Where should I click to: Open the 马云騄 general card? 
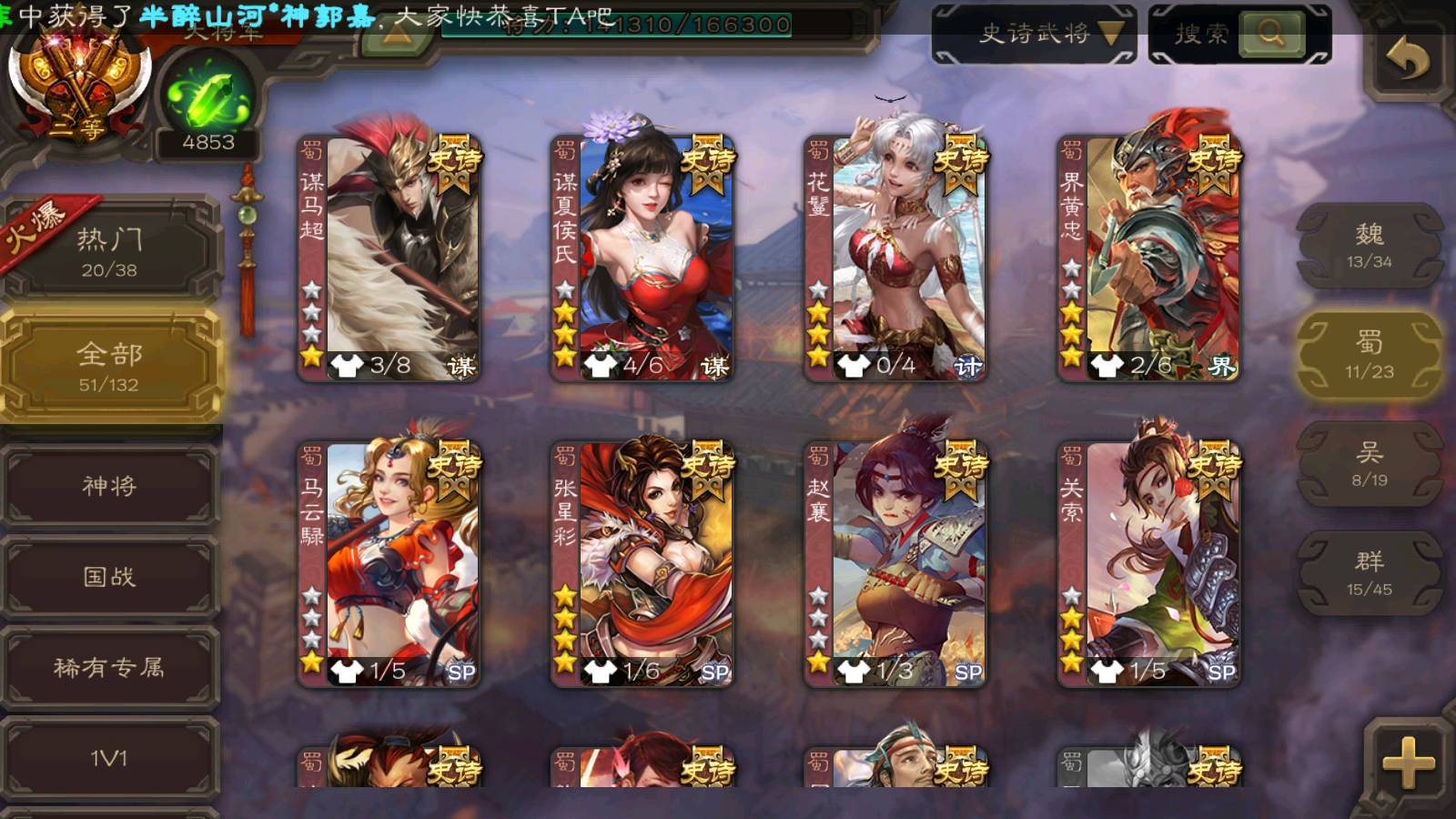(x=389, y=564)
